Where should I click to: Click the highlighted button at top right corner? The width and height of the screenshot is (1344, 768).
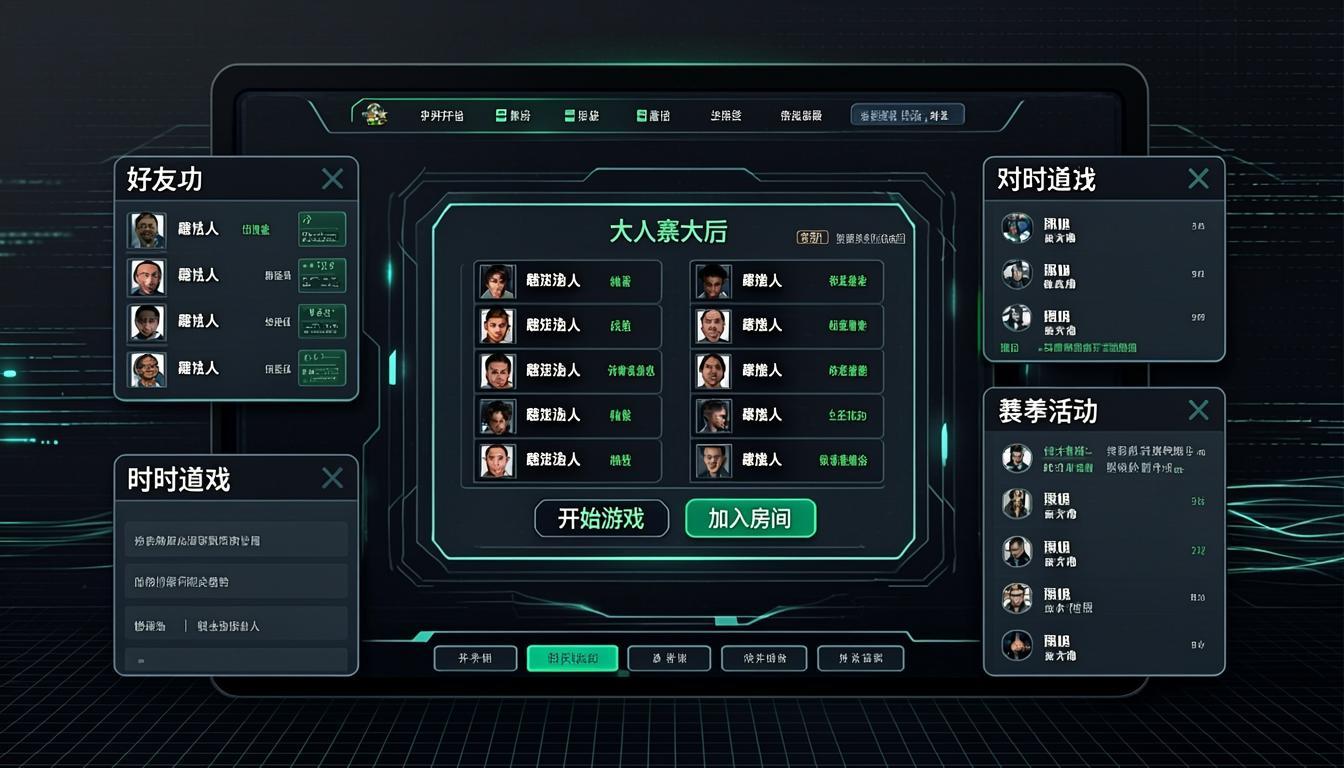click(x=907, y=113)
